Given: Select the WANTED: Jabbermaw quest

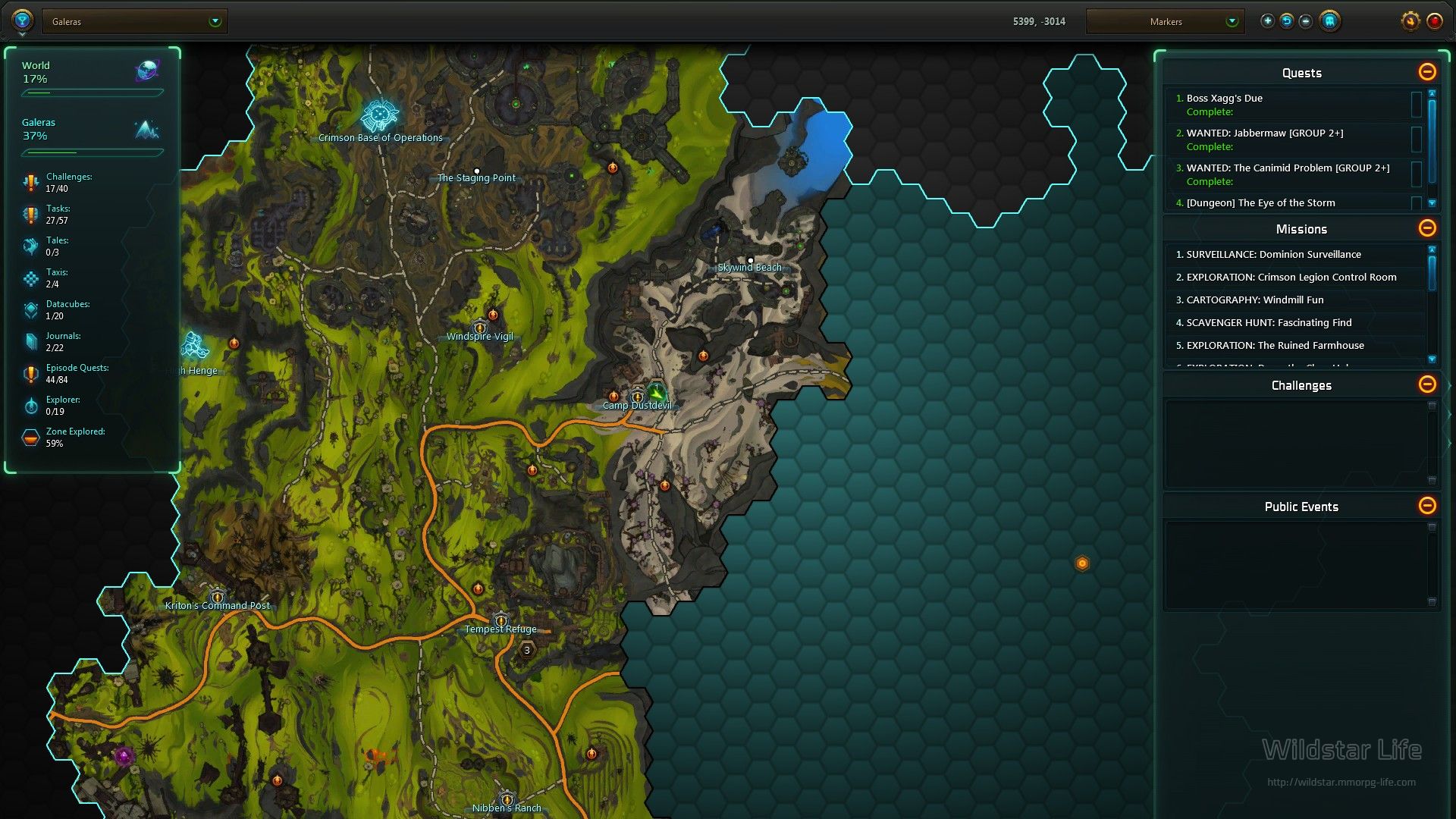Looking at the screenshot, I should pyautogui.click(x=1264, y=133).
